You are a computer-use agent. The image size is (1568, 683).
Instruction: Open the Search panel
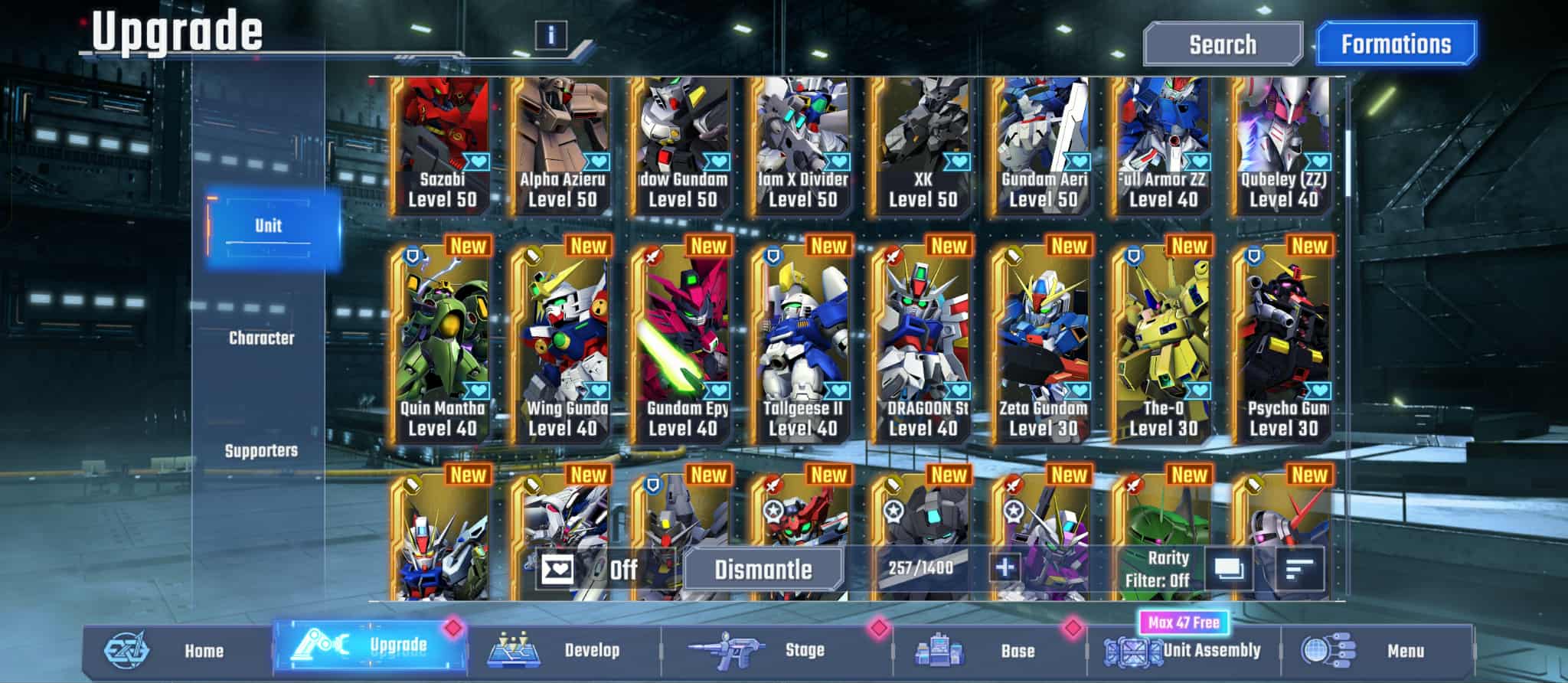click(x=1222, y=44)
